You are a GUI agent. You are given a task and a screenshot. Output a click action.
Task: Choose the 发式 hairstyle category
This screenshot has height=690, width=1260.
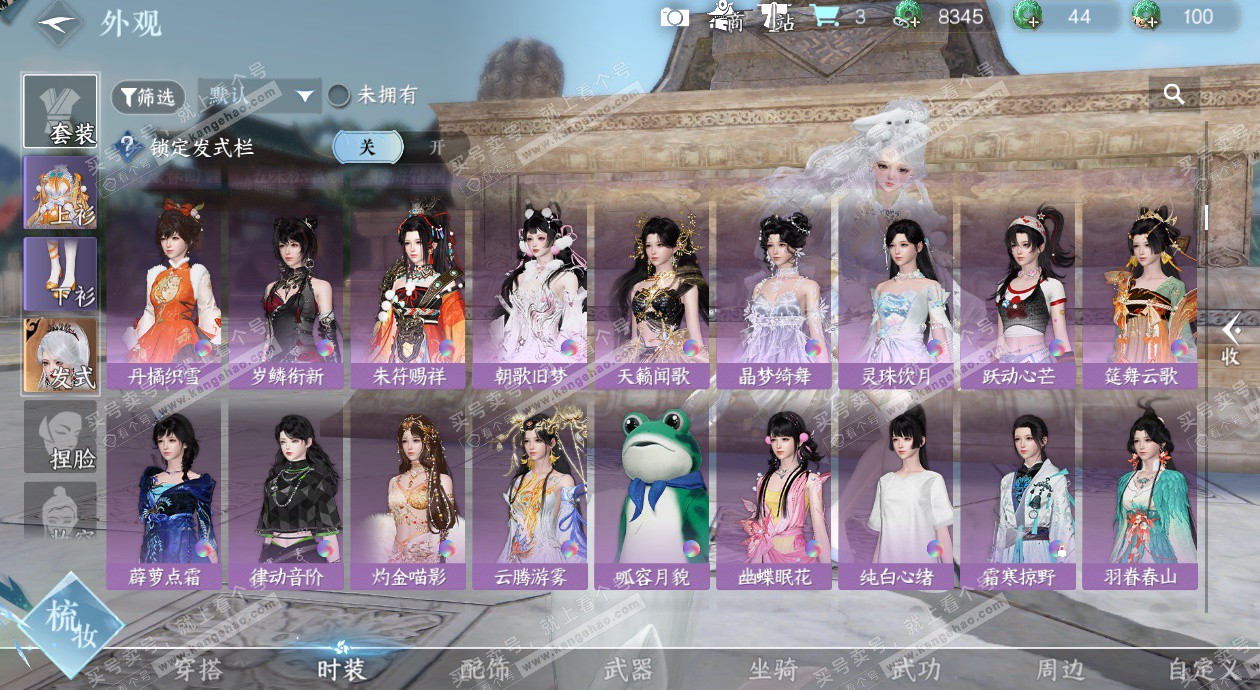(61, 355)
